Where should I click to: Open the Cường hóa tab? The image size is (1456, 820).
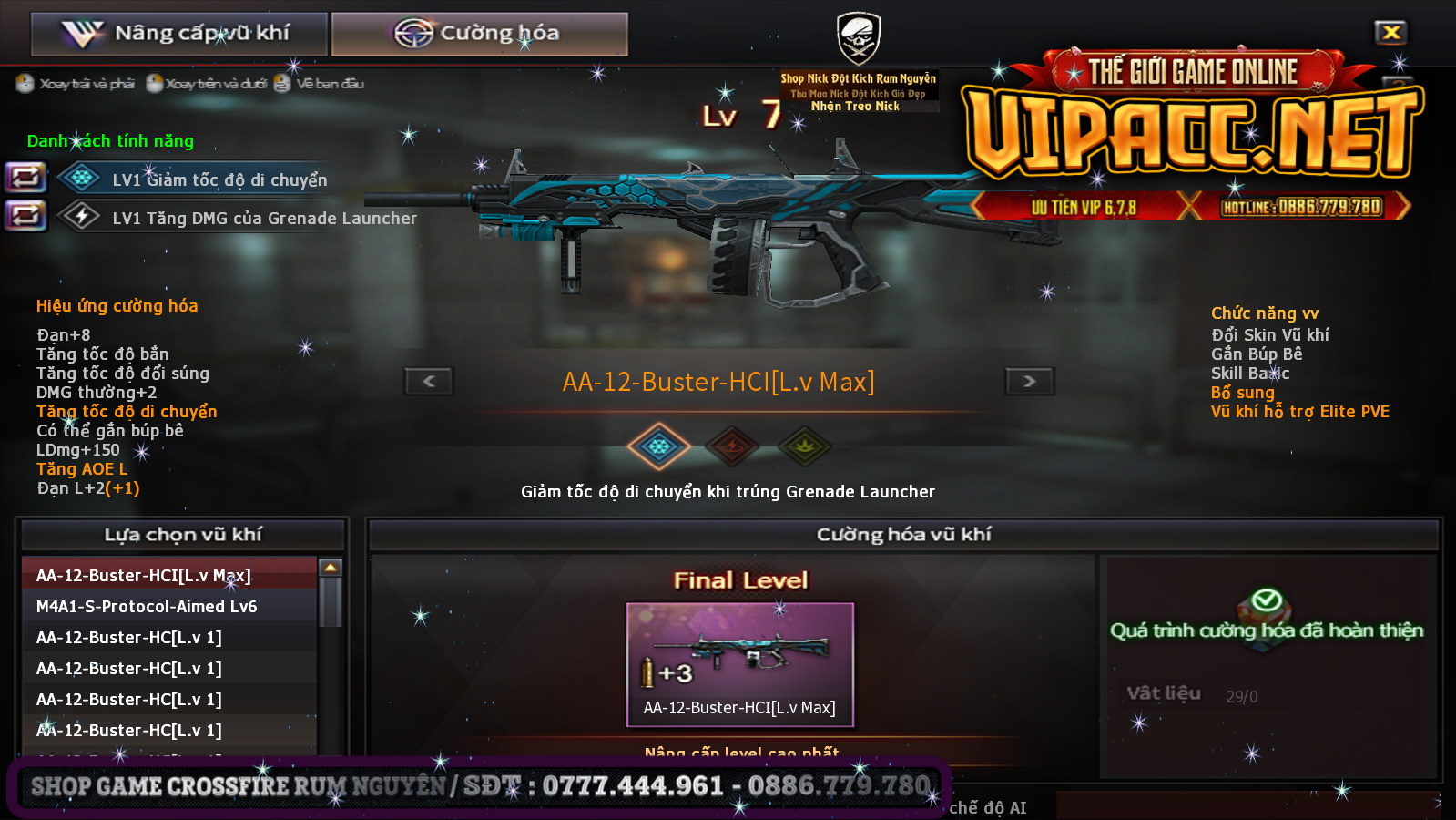479,34
